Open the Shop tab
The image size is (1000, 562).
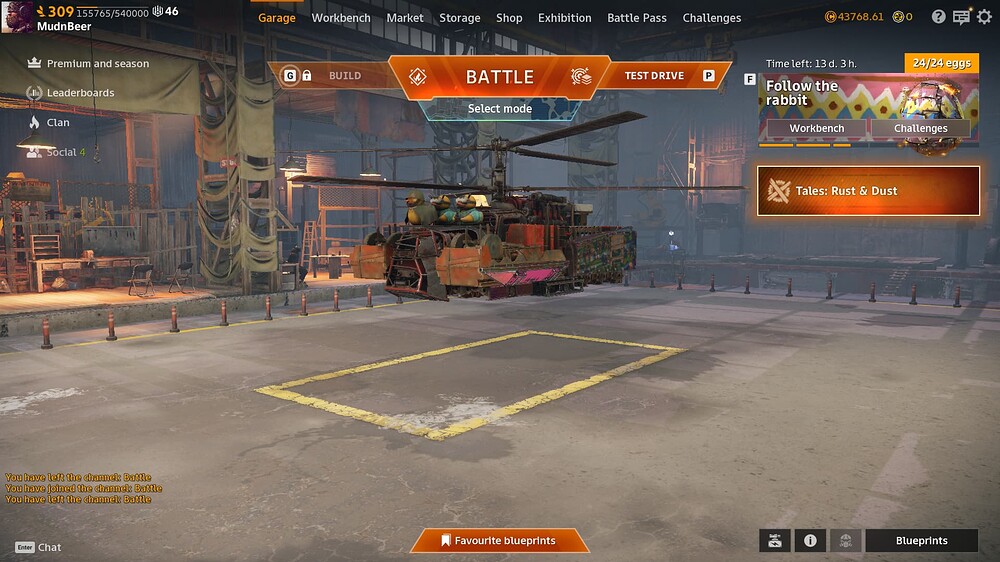pos(509,18)
